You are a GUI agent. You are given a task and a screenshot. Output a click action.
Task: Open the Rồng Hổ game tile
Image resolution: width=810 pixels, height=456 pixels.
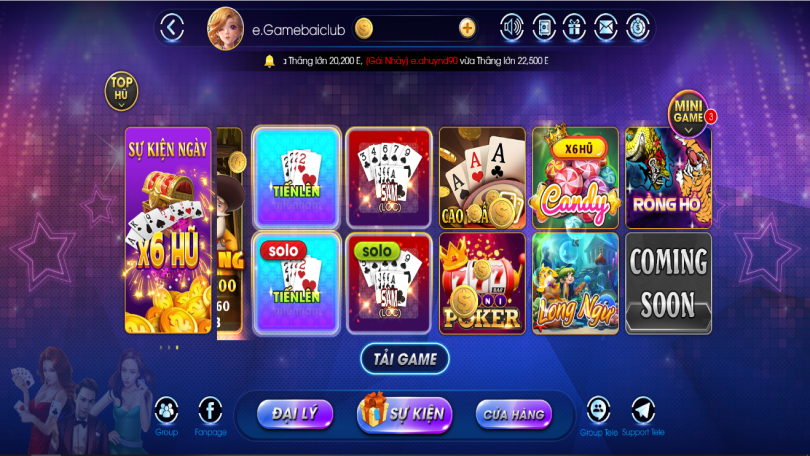668,176
